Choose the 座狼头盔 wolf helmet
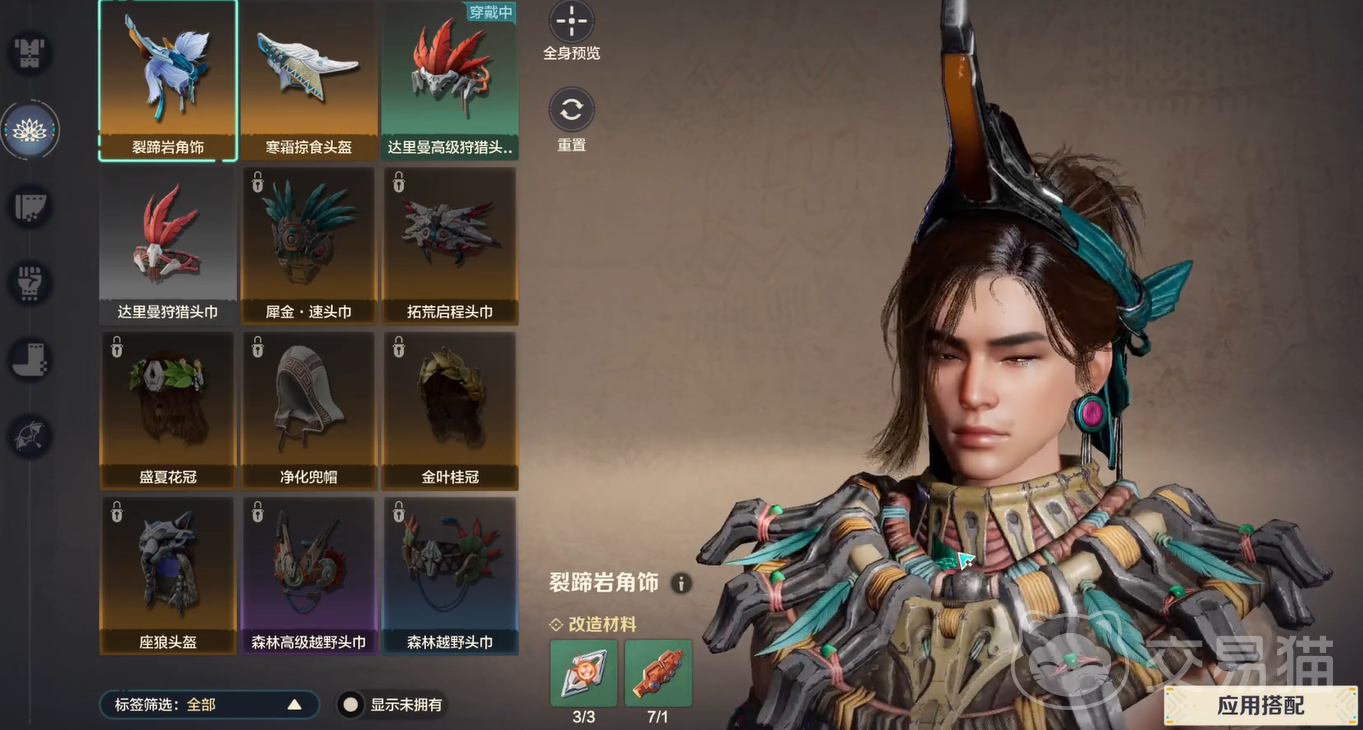 pyautogui.click(x=168, y=575)
